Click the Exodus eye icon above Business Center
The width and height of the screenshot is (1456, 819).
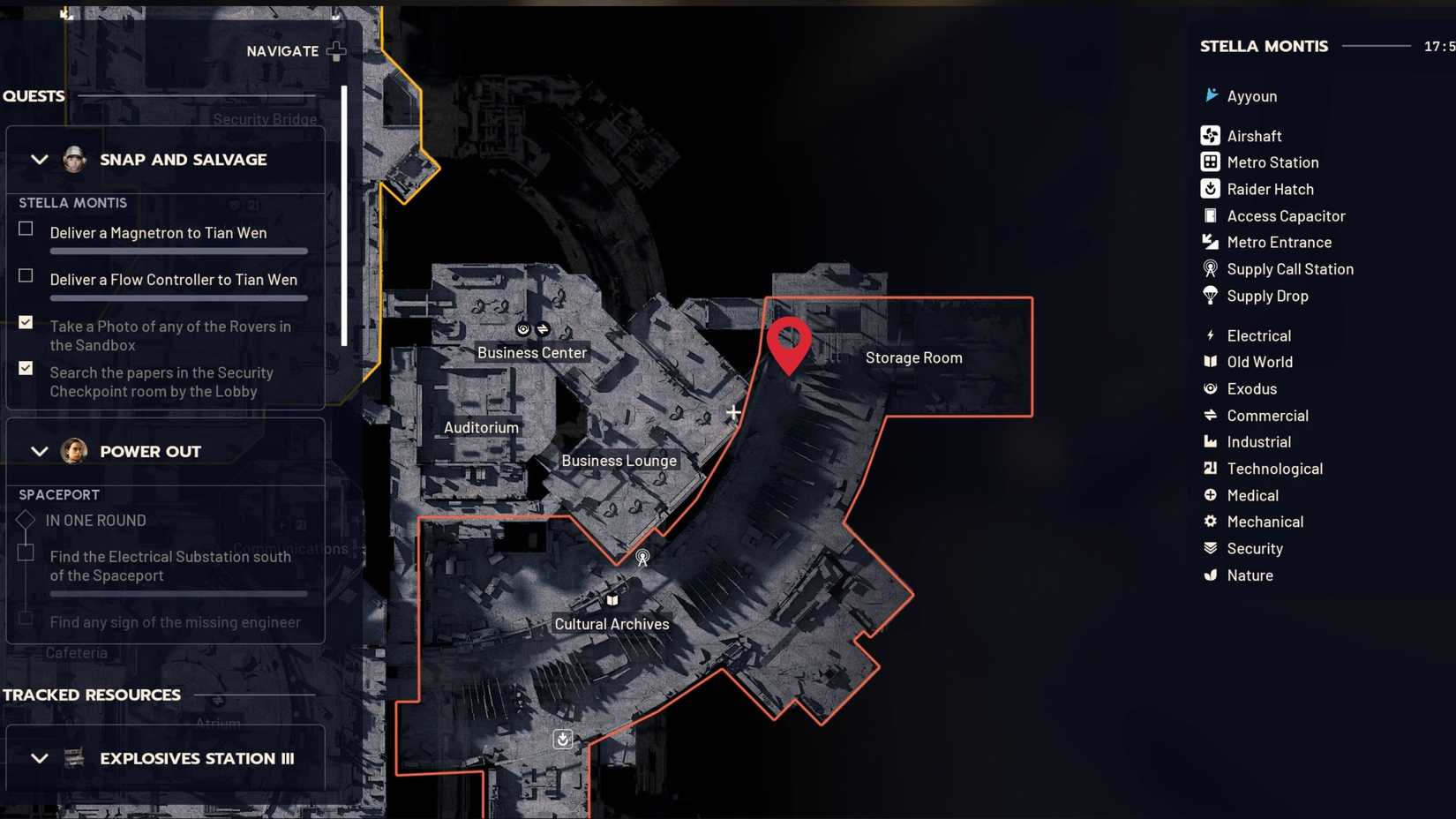pos(523,328)
